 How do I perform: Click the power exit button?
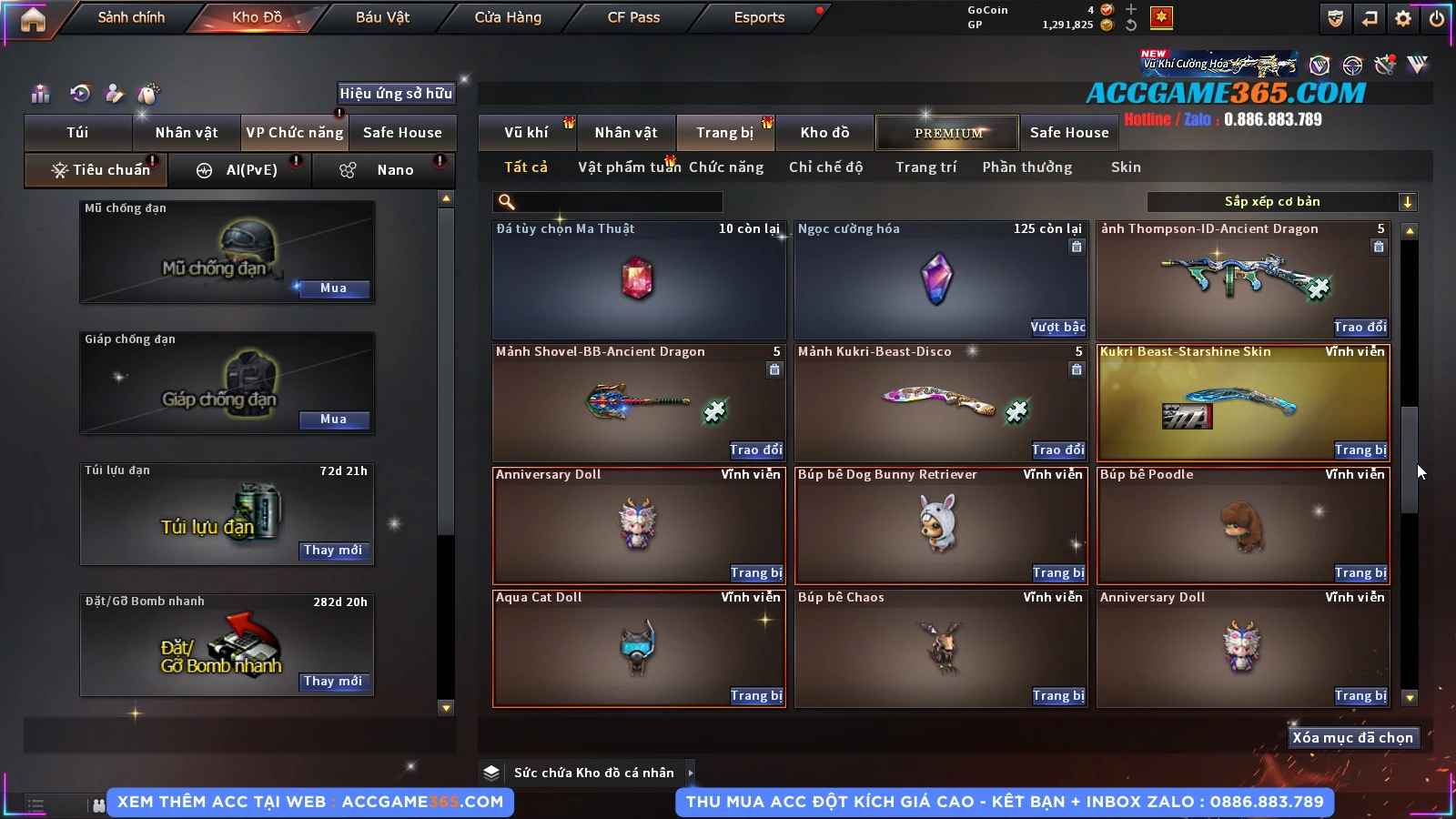(x=1437, y=18)
